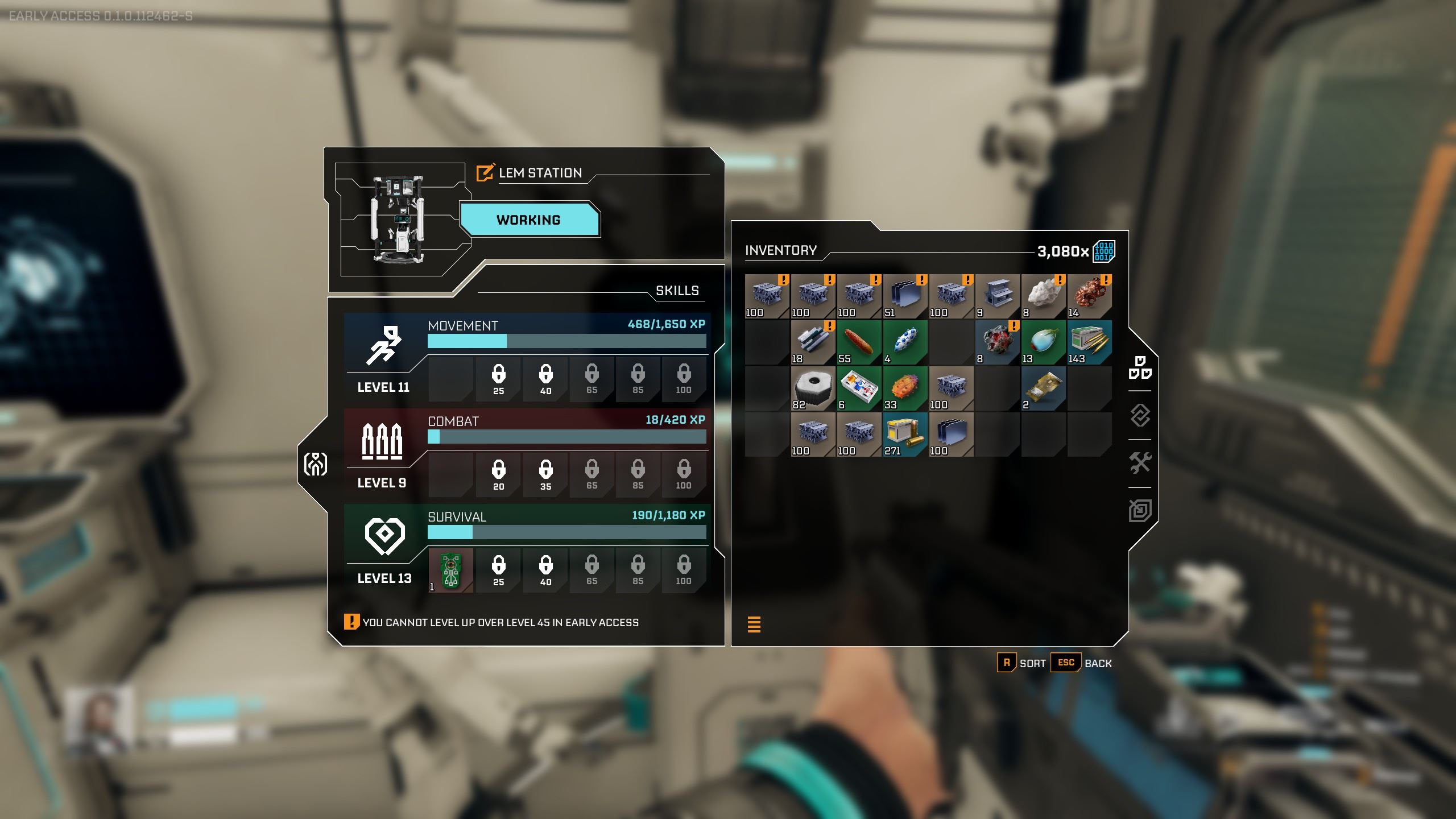Choose the orange sausage-shaped food stack
Viewport: 1456px width, 819px height.
[x=859, y=342]
